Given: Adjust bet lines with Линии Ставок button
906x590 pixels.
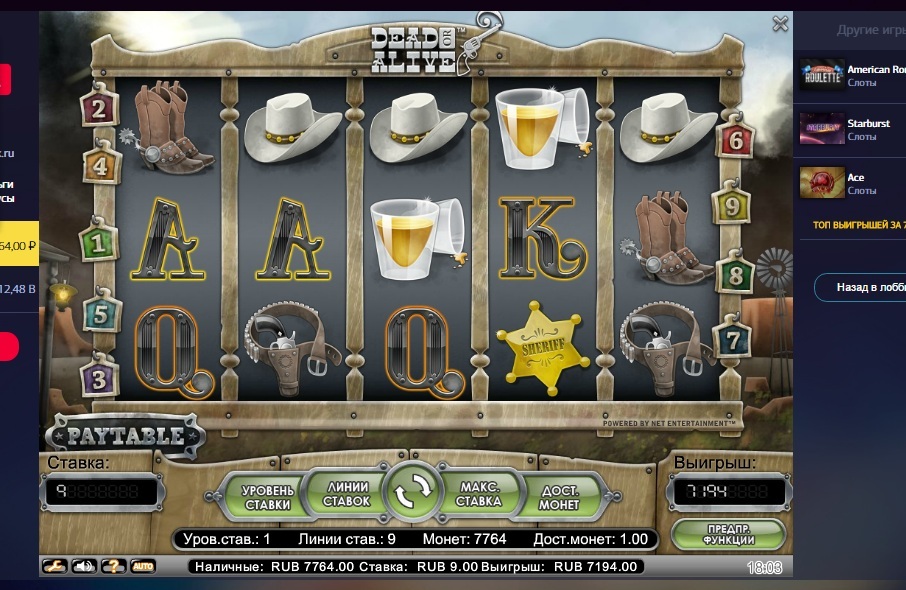Looking at the screenshot, I should coord(346,493).
